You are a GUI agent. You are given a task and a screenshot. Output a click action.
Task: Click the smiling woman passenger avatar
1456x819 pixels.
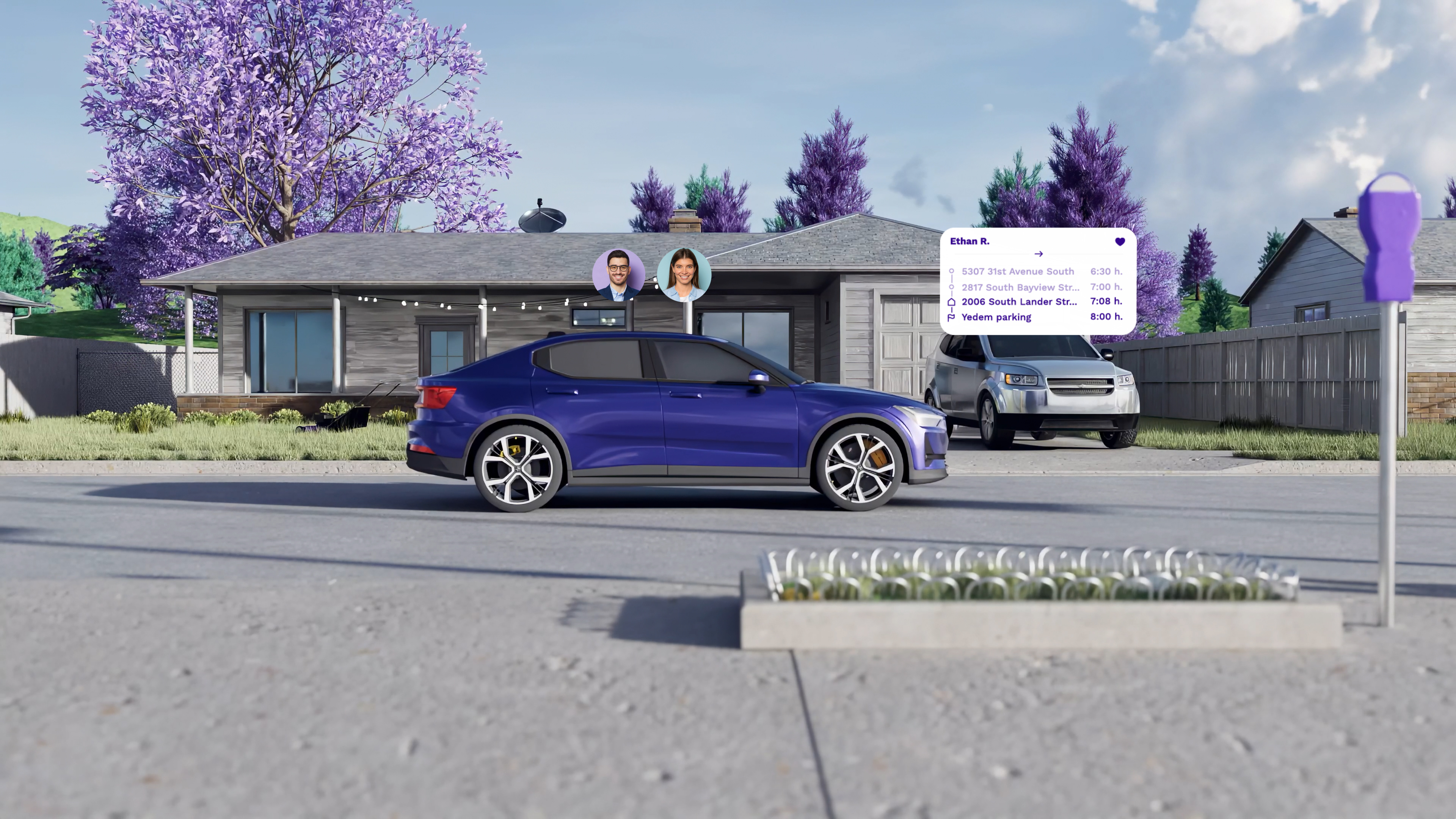[x=684, y=275]
